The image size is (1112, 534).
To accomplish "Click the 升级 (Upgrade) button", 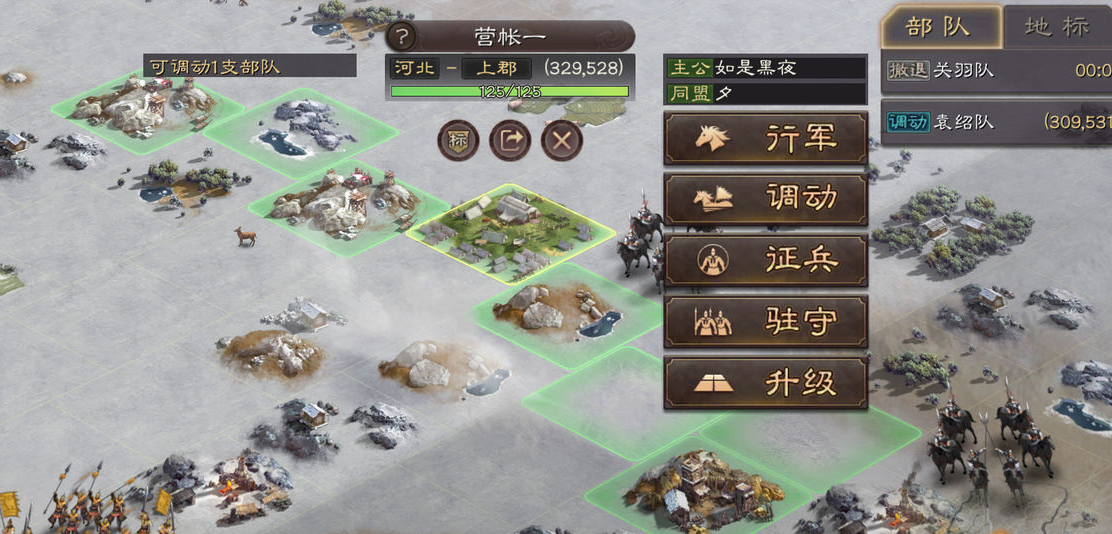I will pos(765,382).
